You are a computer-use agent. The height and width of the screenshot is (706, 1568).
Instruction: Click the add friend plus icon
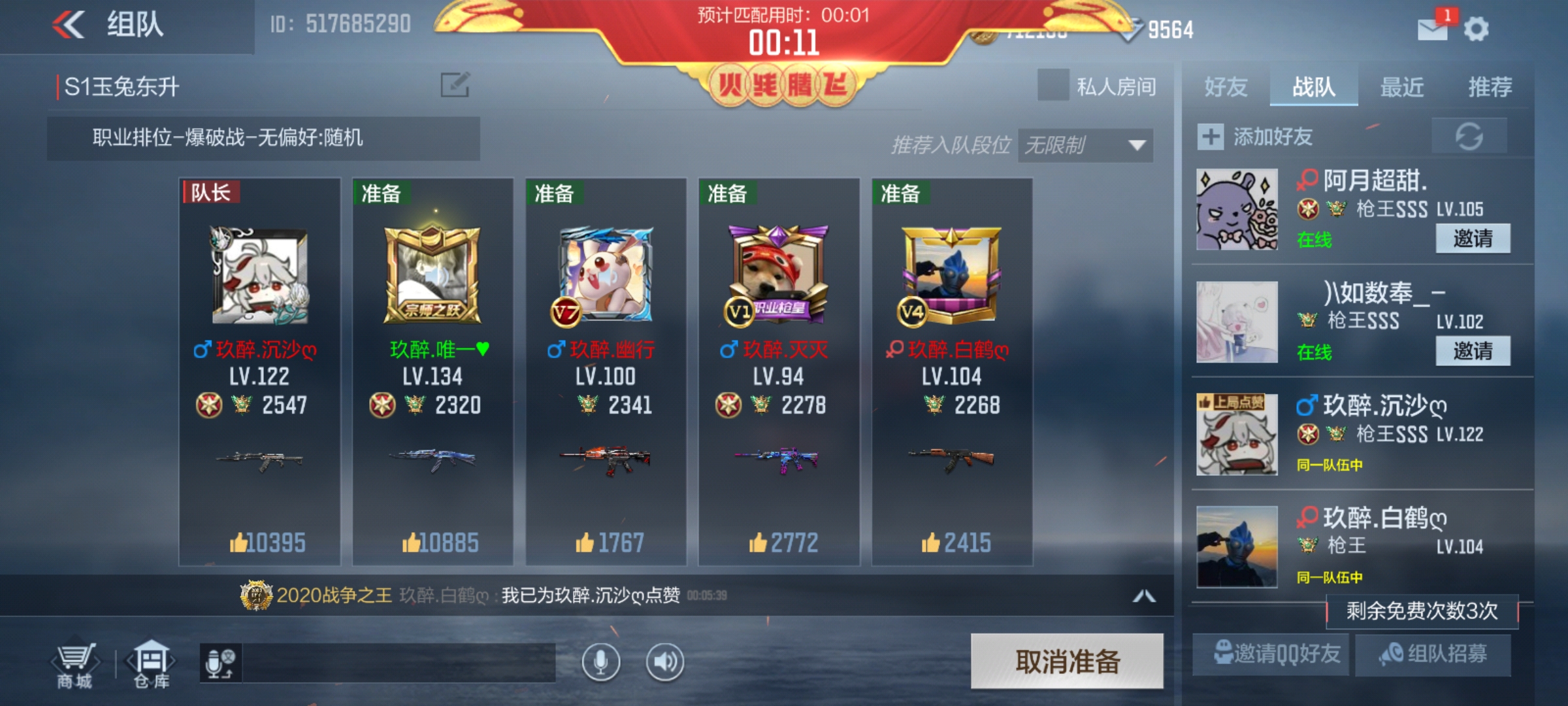pos(1212,137)
